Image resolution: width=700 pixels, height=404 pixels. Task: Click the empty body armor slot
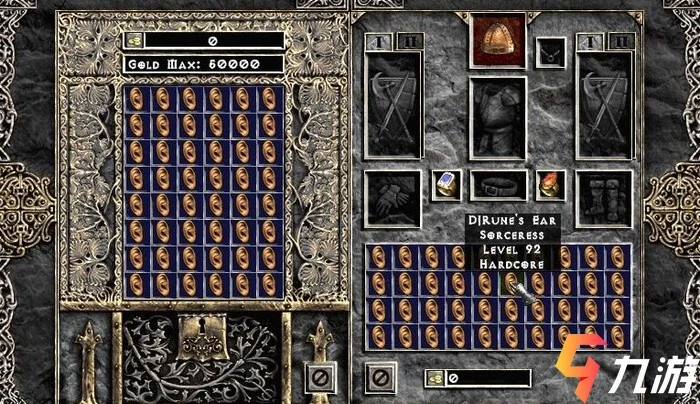(x=498, y=119)
